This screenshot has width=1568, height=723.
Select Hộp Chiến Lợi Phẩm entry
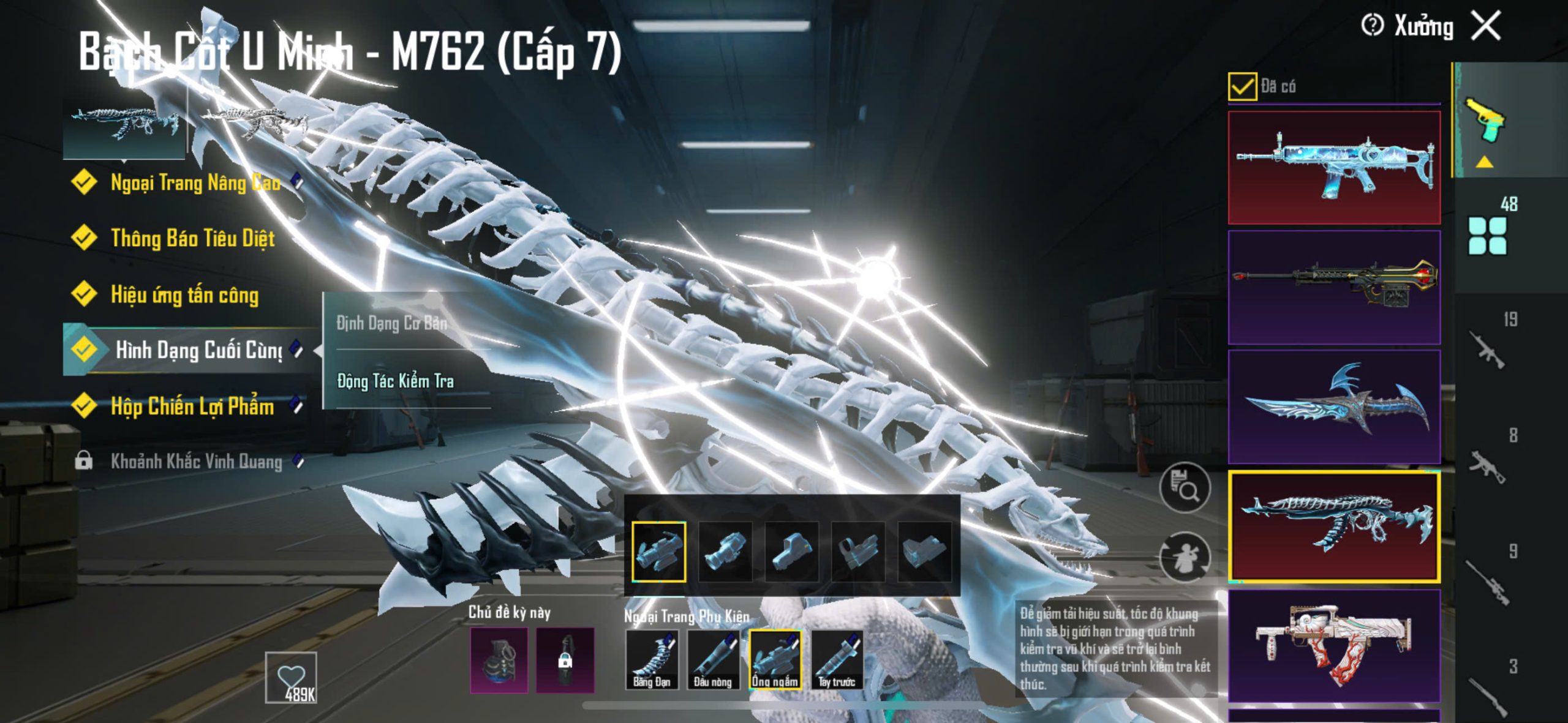(x=192, y=406)
